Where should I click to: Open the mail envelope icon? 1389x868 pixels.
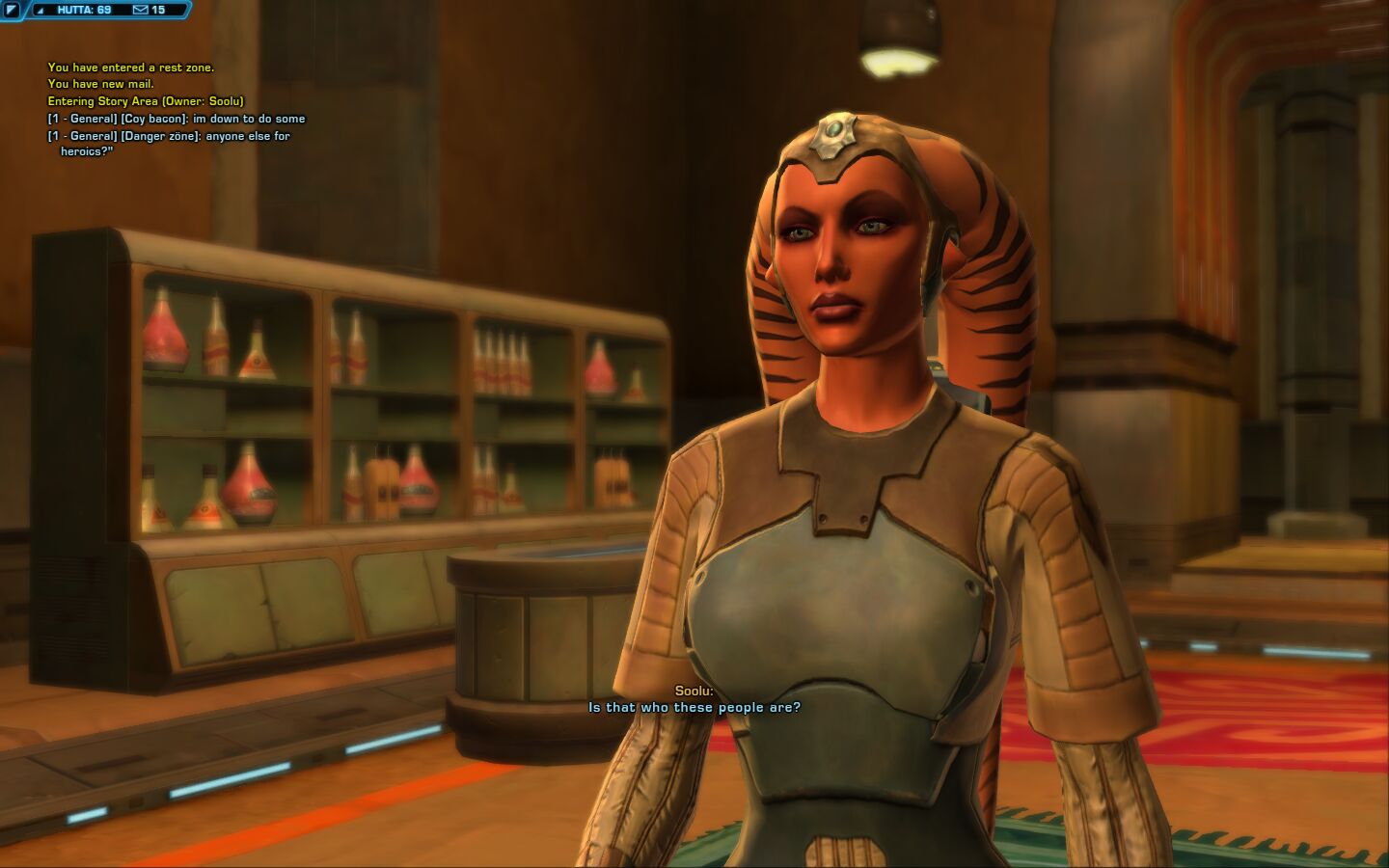coord(141,10)
